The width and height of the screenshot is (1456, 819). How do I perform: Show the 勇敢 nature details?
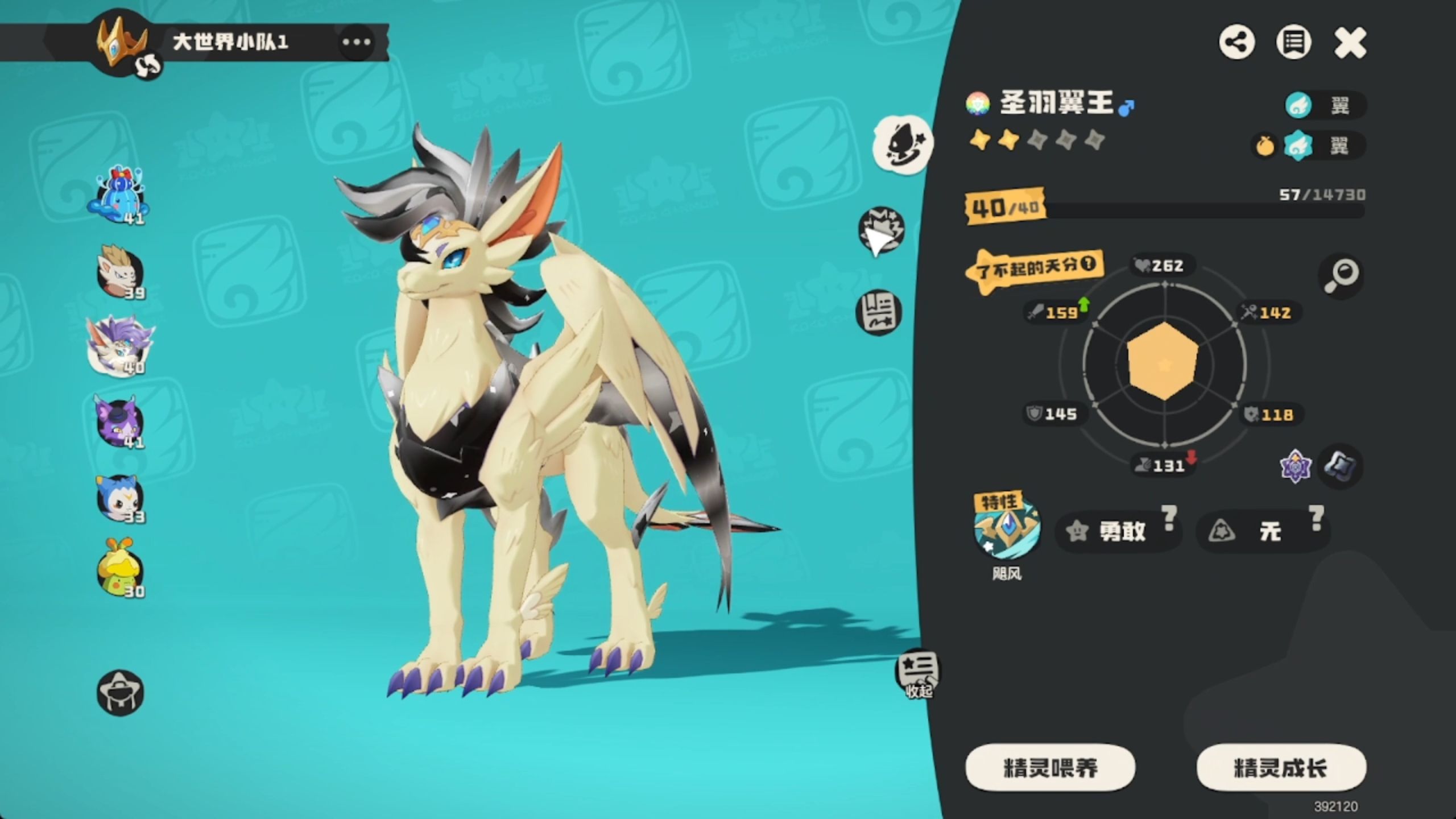[x=1118, y=531]
